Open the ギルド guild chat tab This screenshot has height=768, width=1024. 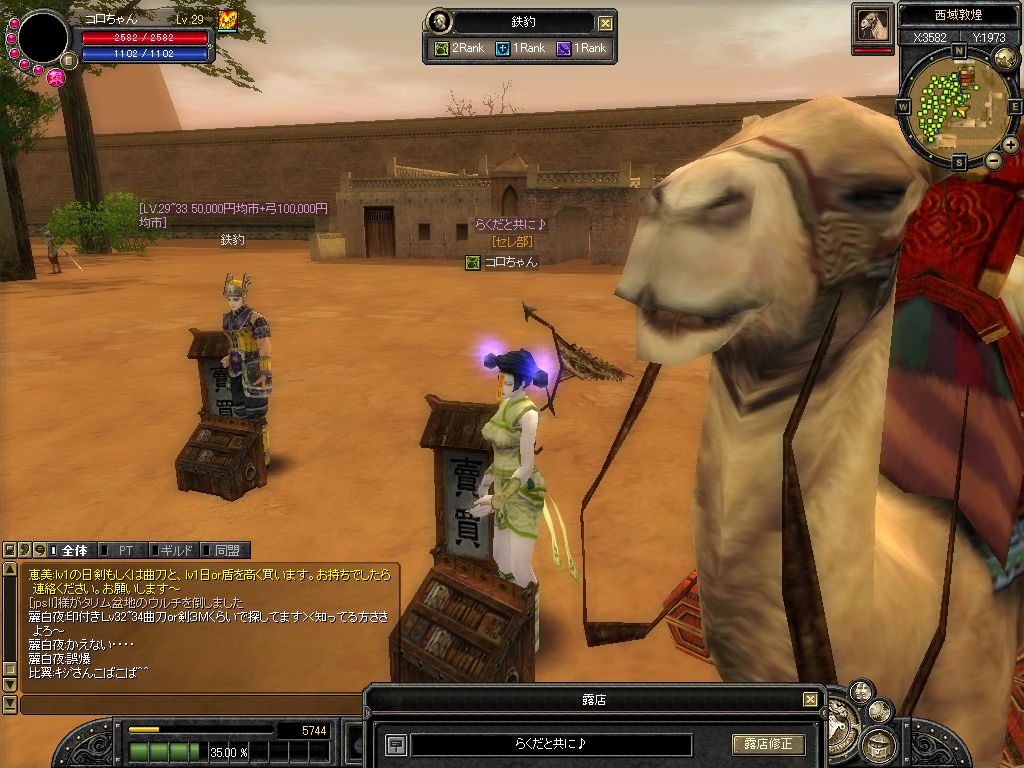pyautogui.click(x=176, y=550)
